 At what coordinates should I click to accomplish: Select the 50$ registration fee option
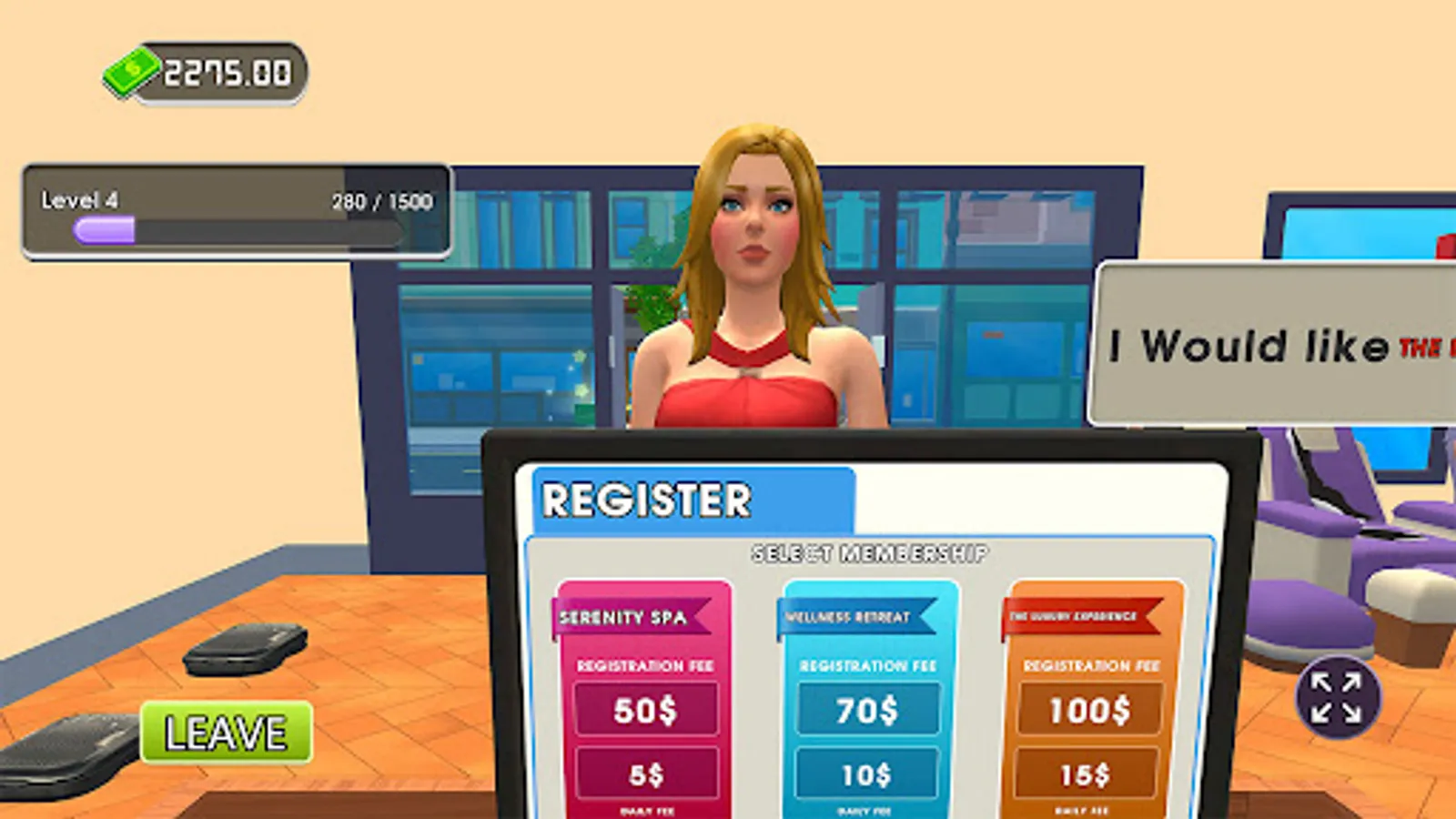pos(648,713)
